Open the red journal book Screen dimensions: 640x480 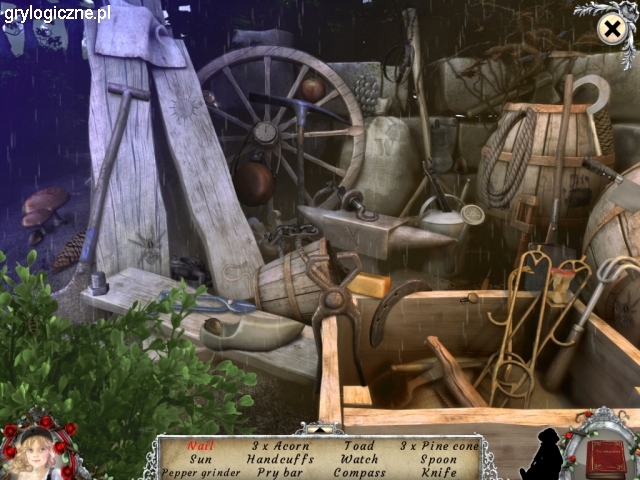coord(605,459)
